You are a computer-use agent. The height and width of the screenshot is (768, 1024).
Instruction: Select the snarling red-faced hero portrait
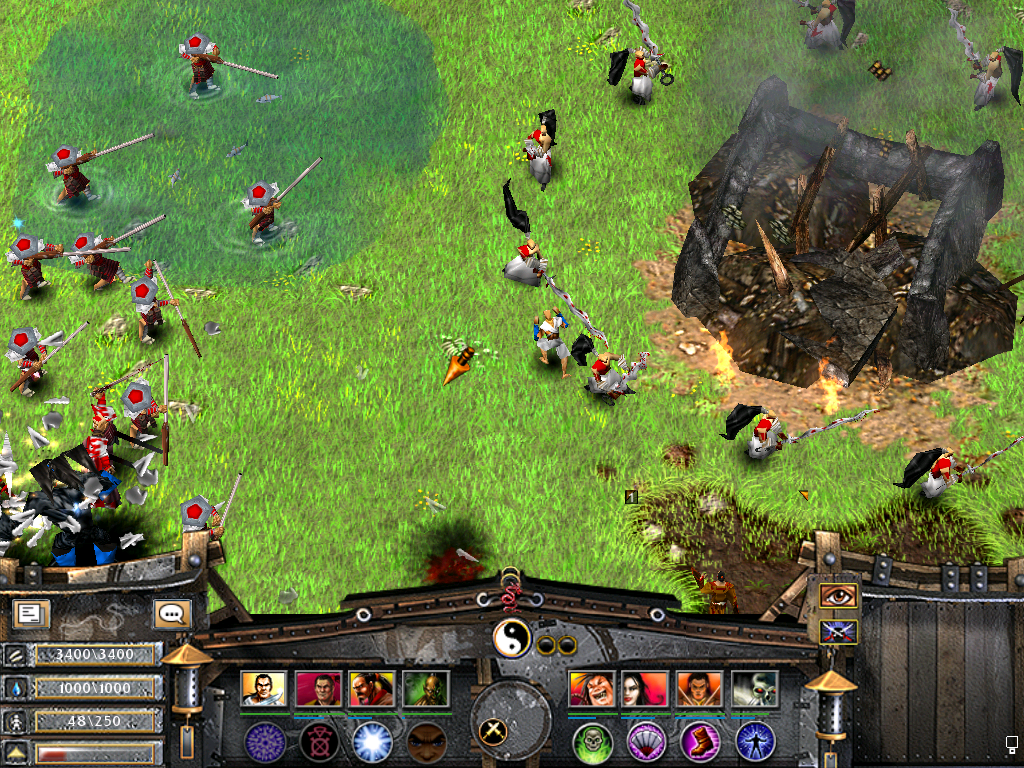592,689
